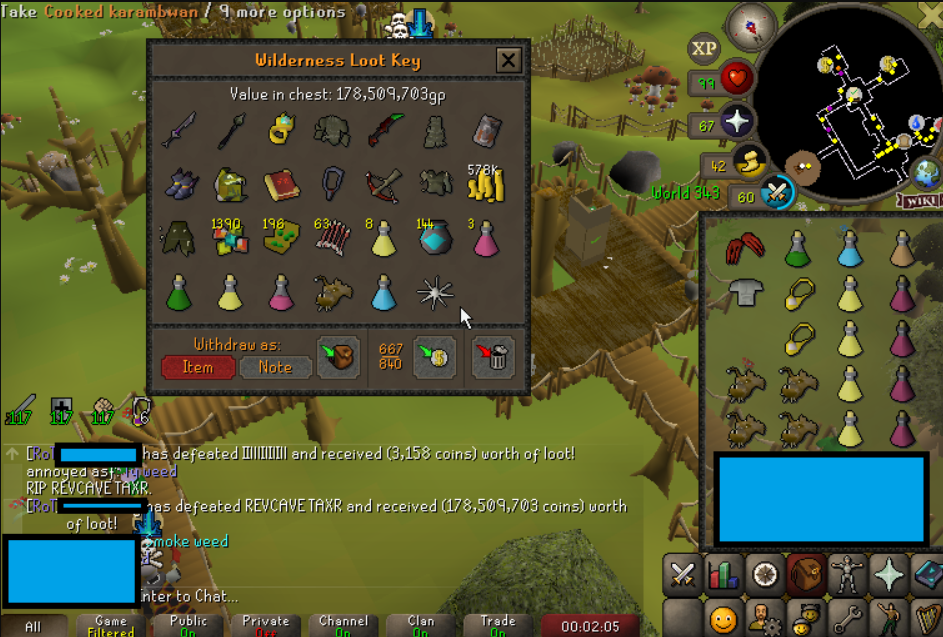Select the white platebody in the inventory
This screenshot has width=943, height=637.
[744, 292]
